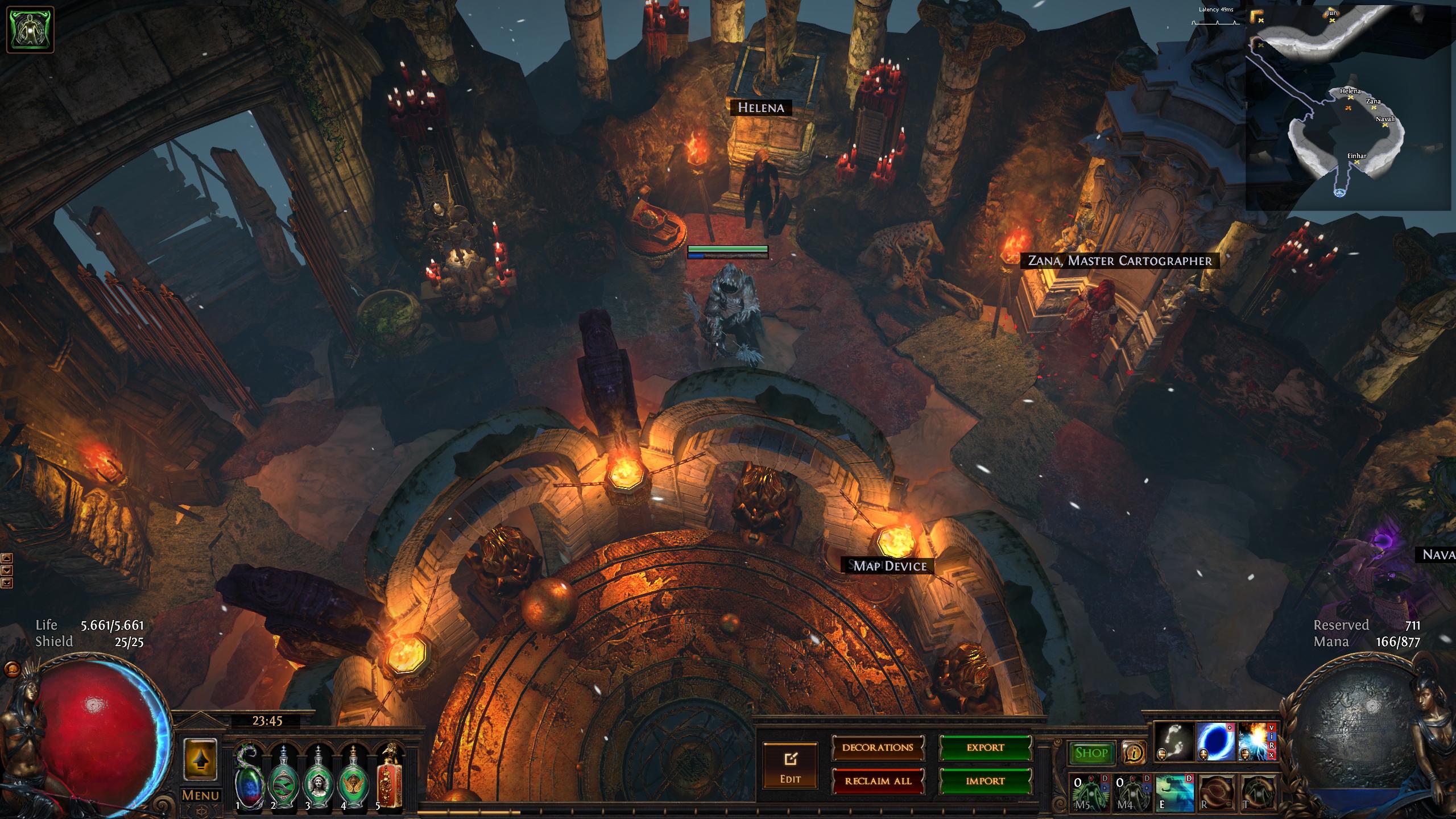Image resolution: width=1456 pixels, height=819 pixels.
Task: Click the yellow level-up arrow button
Action: pos(200,760)
